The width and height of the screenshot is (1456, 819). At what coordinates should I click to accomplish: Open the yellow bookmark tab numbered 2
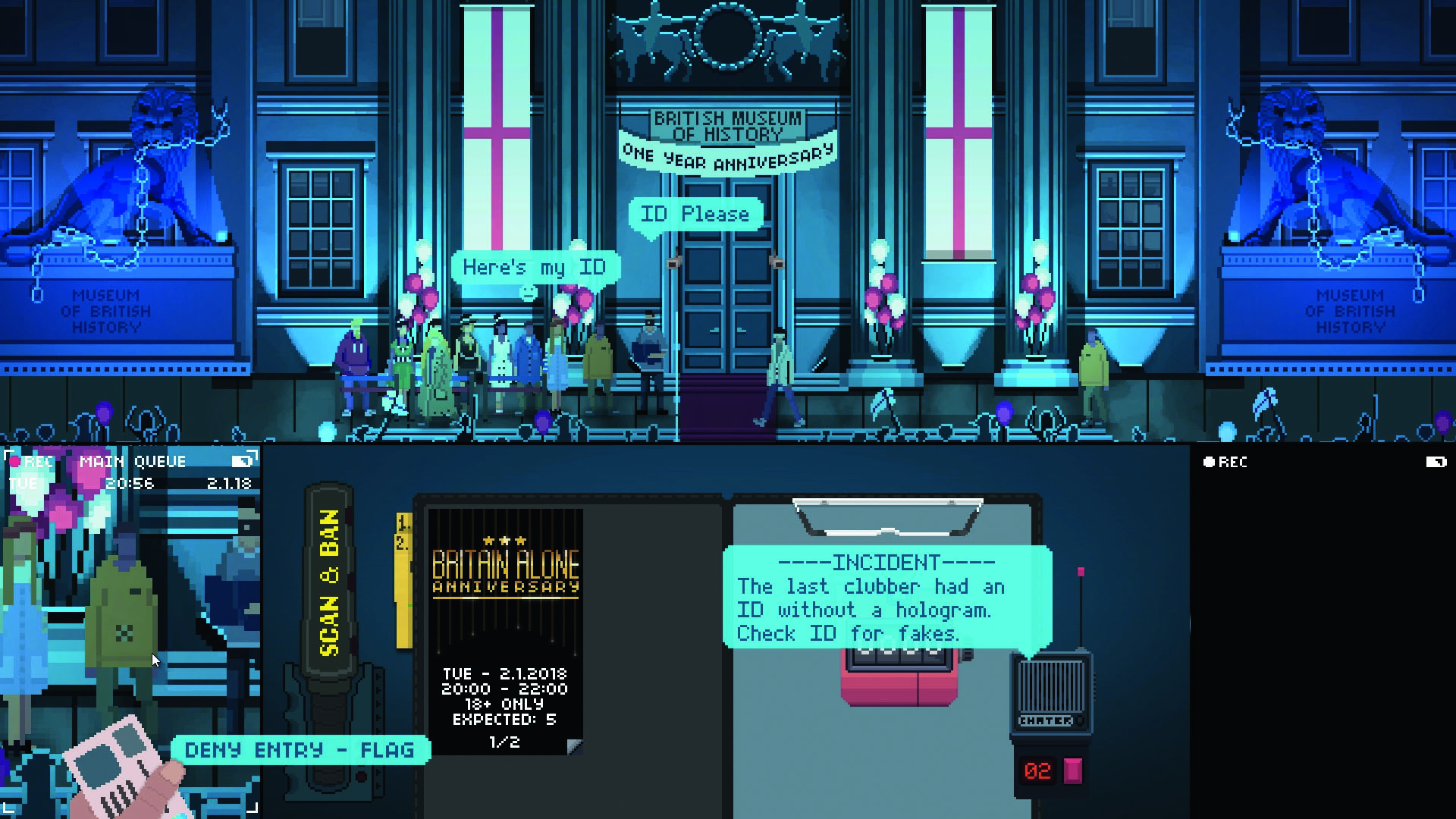[403, 543]
